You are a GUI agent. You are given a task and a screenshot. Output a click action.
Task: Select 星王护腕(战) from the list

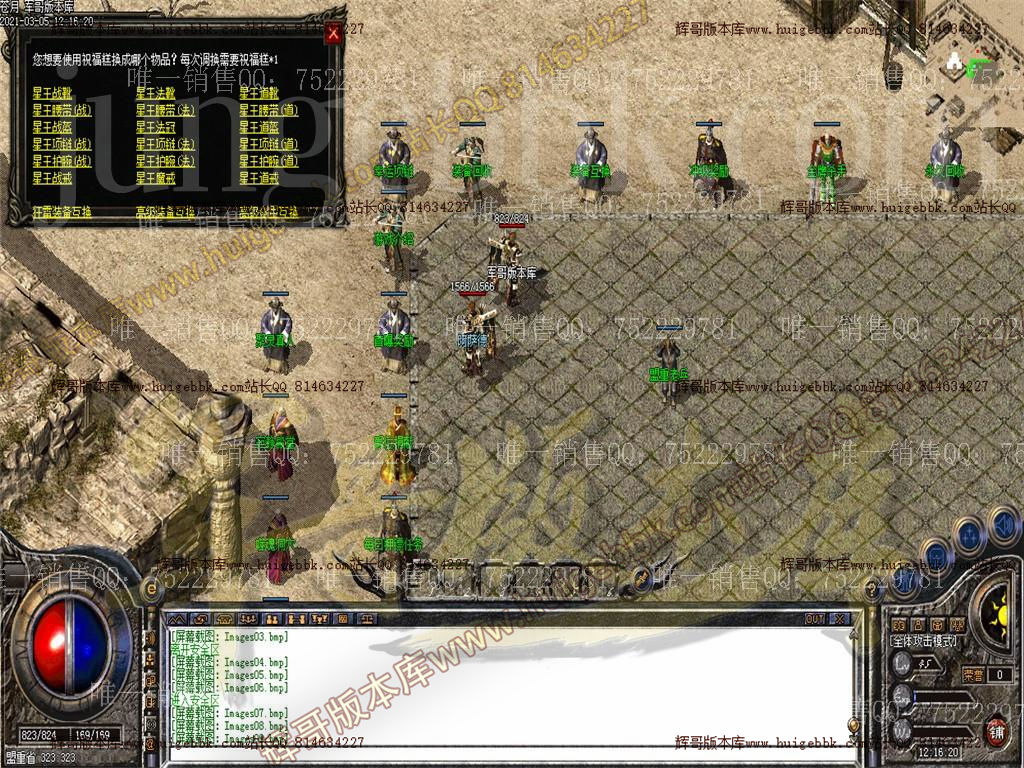(62, 161)
